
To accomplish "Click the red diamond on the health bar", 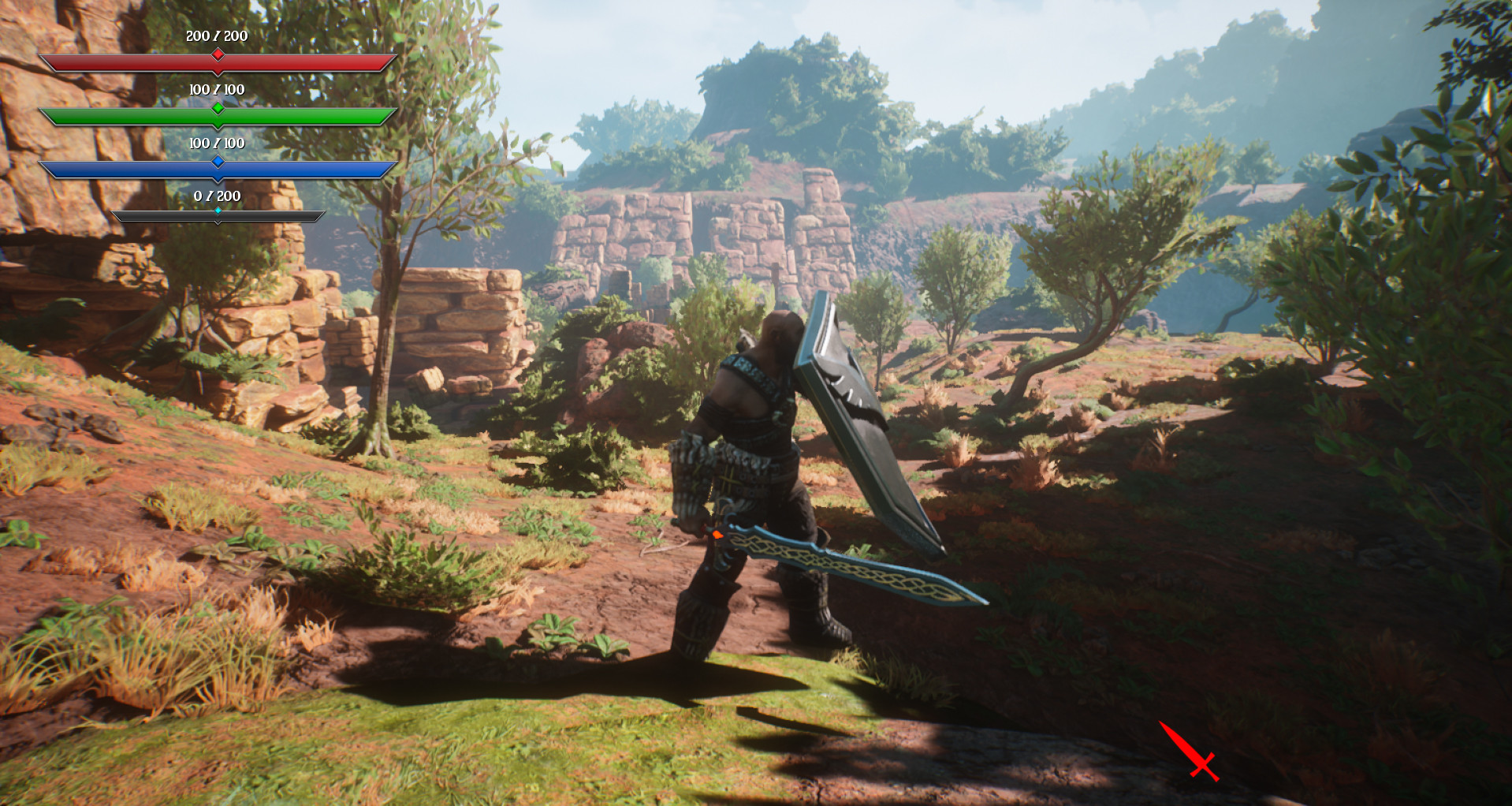I will (x=218, y=56).
